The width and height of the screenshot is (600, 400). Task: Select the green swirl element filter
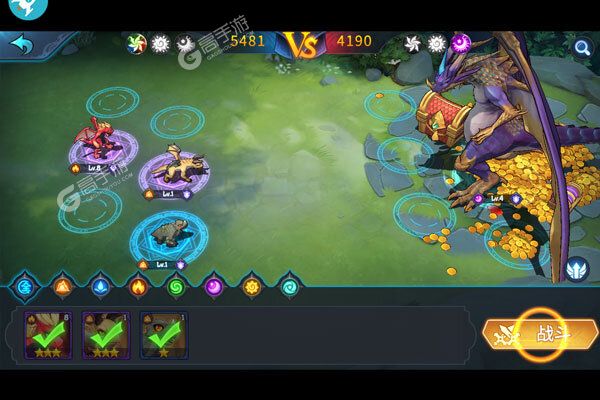click(x=176, y=286)
